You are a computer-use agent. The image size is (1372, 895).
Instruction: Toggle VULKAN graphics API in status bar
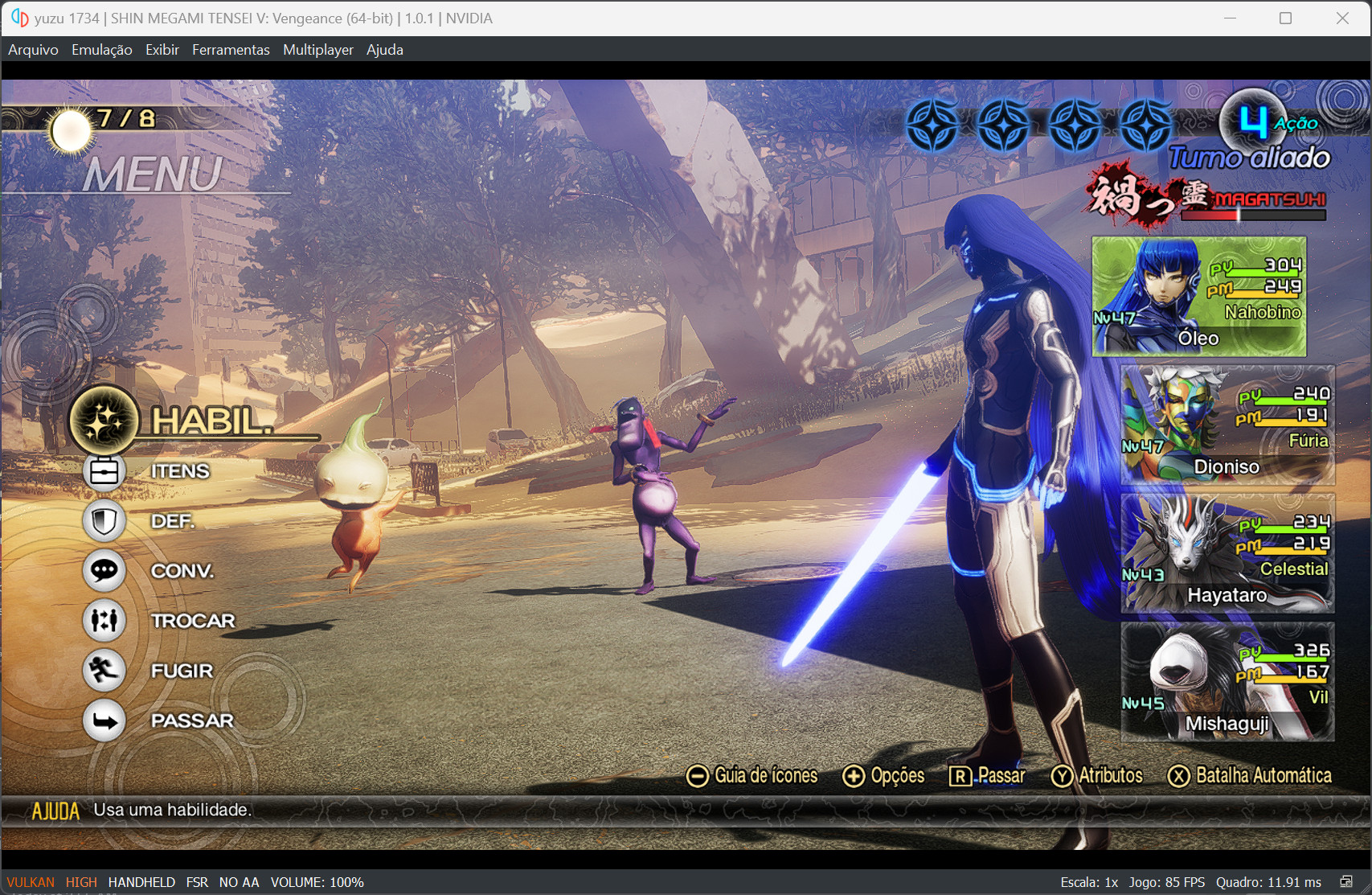(31, 881)
